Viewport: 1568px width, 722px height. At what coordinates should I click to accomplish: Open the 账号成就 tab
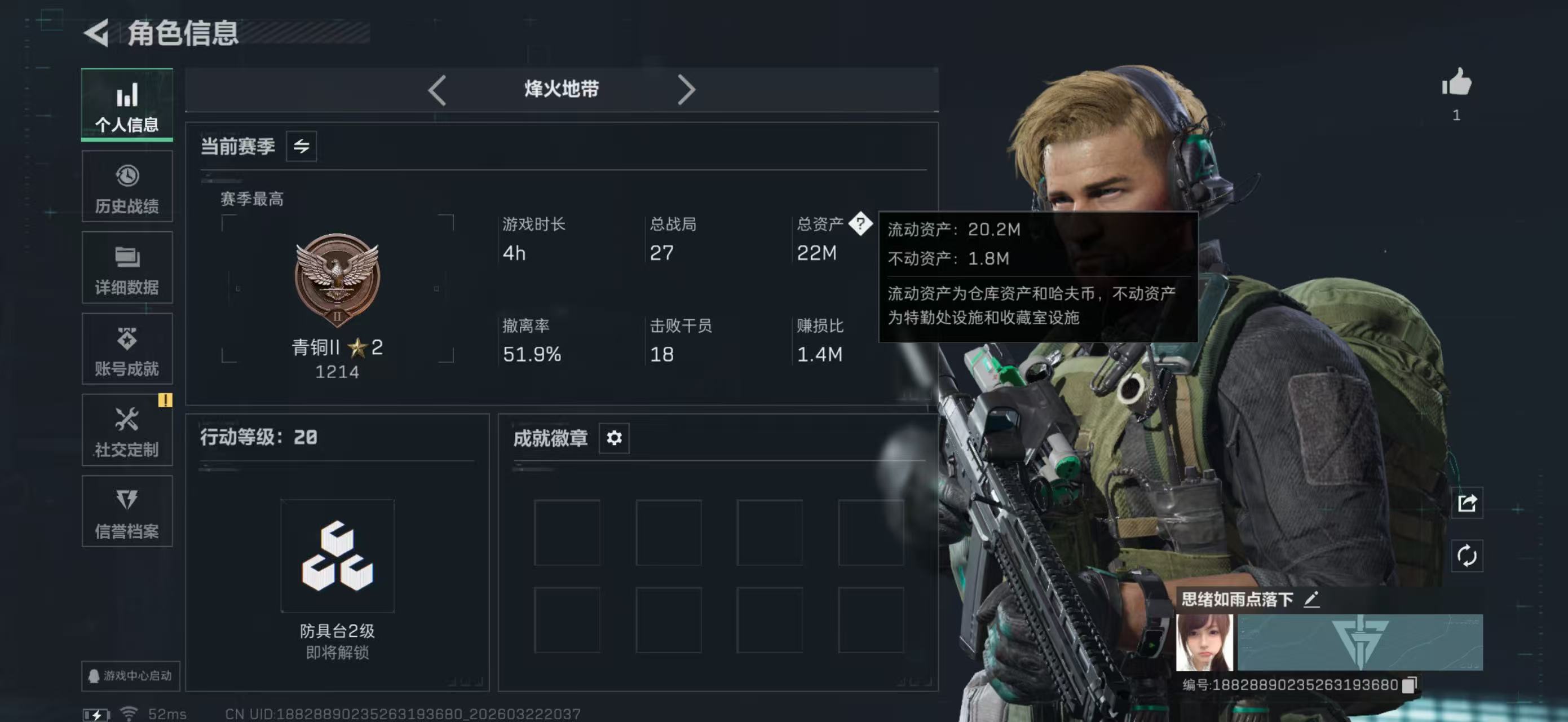point(127,349)
